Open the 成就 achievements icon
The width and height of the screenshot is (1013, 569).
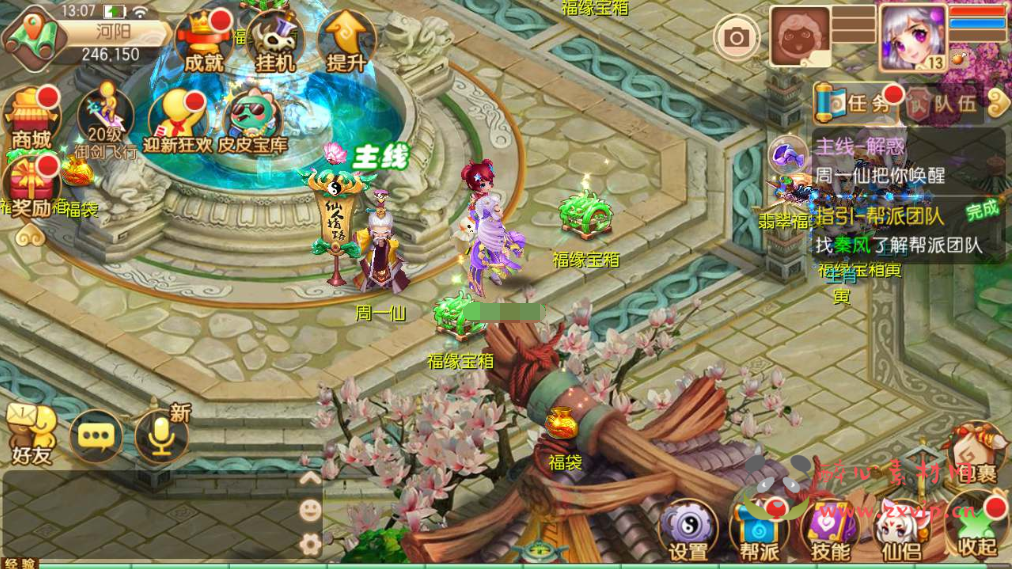click(205, 40)
